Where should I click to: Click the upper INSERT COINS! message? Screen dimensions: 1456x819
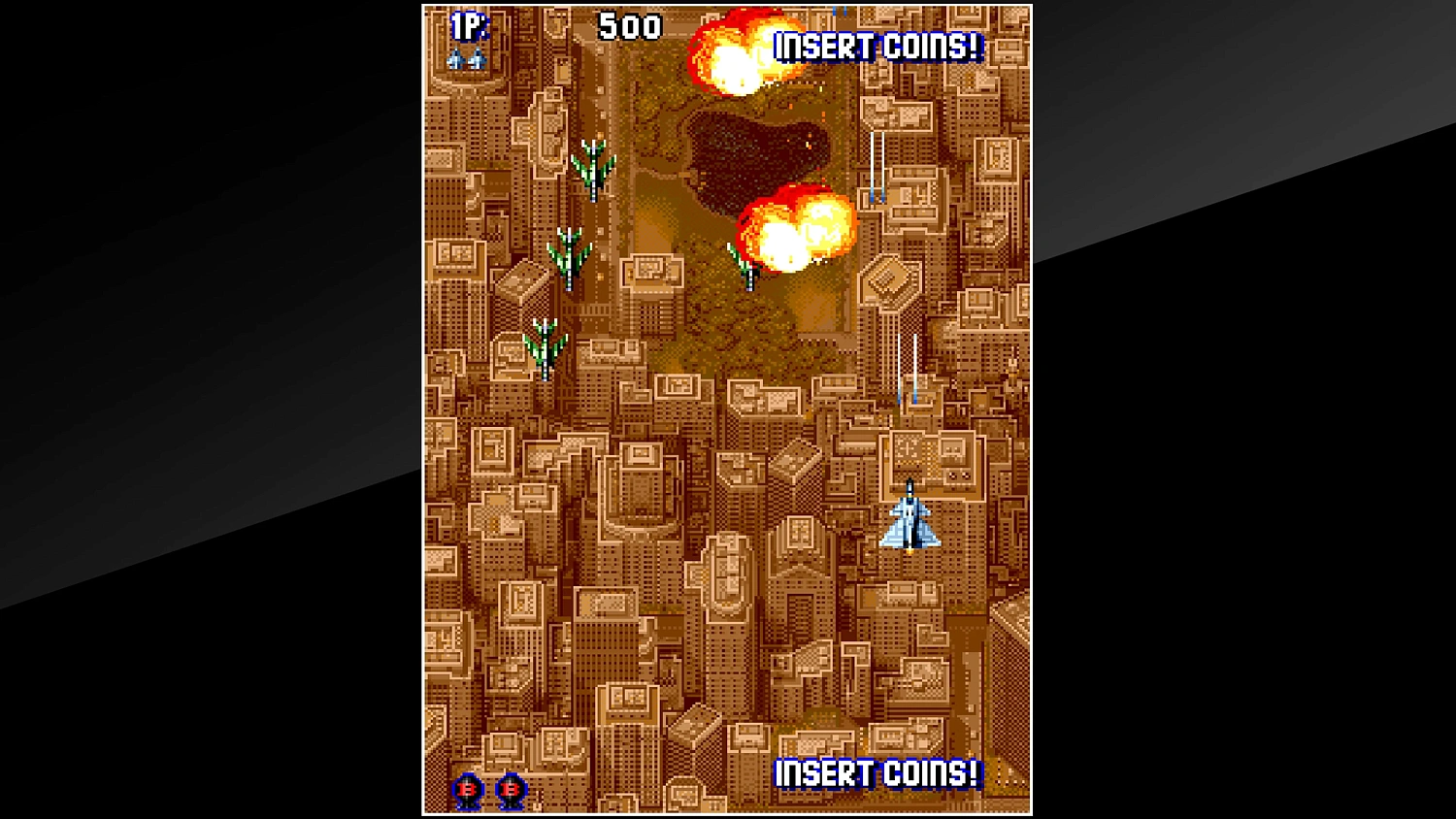(878, 45)
